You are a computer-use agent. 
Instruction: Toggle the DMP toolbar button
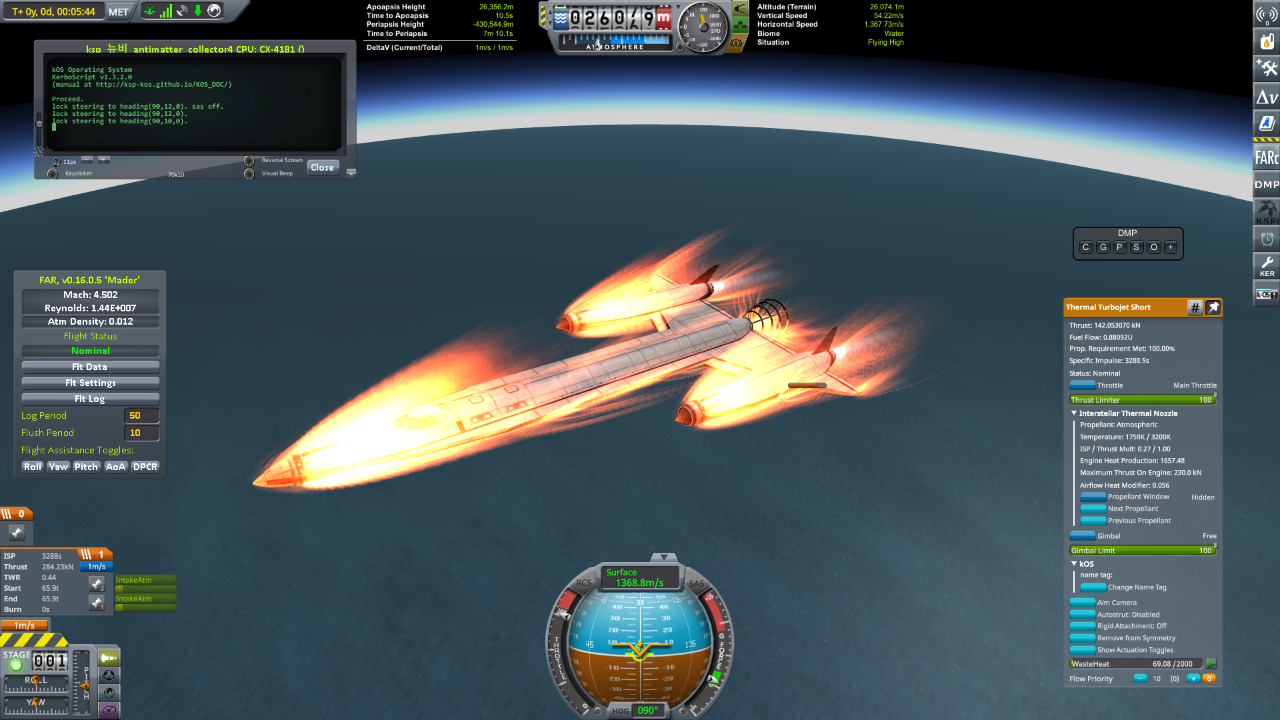pyautogui.click(x=1266, y=184)
